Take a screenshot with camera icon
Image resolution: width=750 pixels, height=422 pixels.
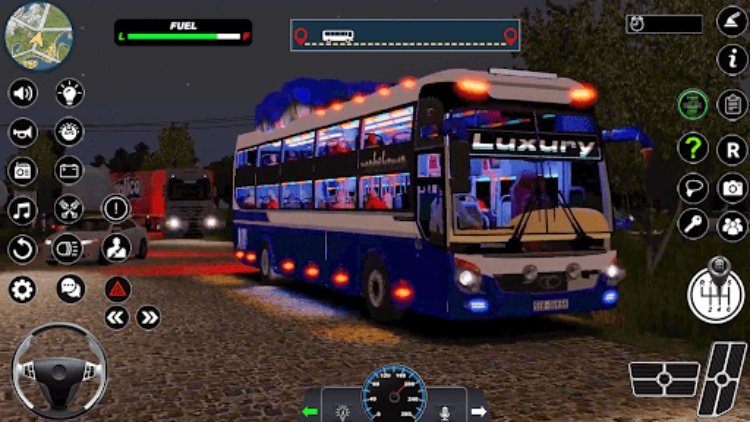tap(732, 187)
